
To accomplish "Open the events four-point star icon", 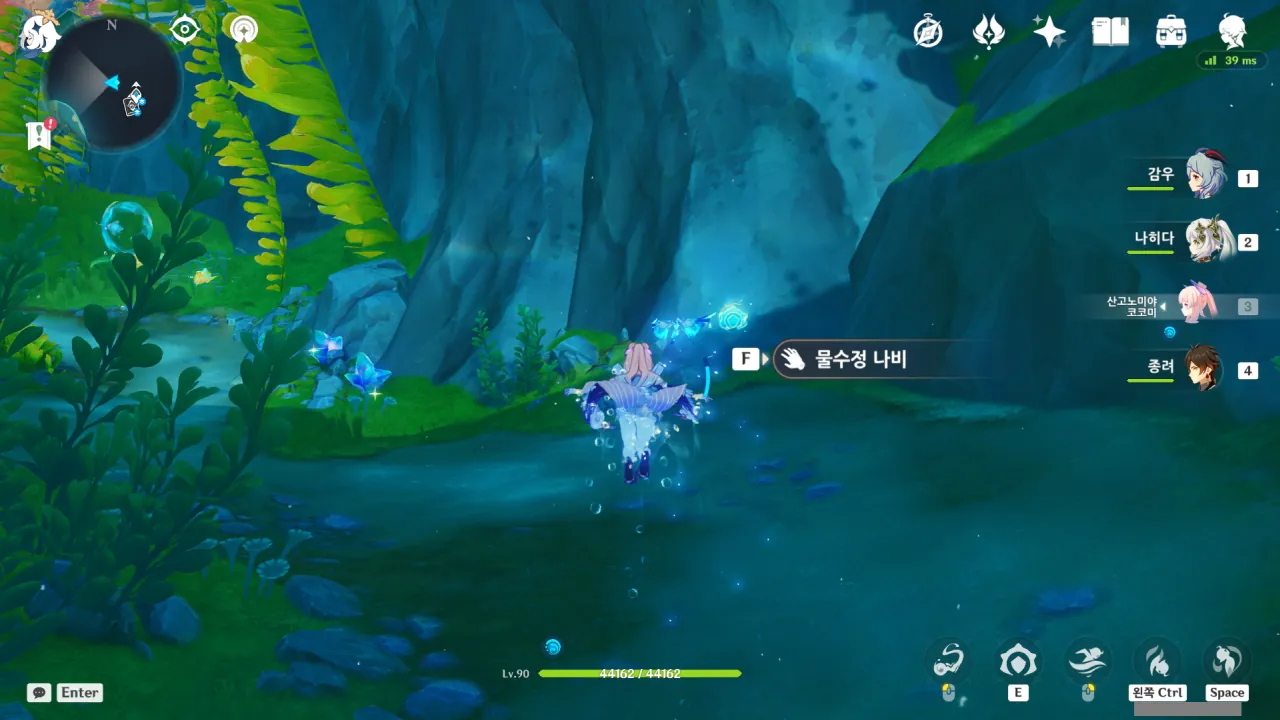I will [x=989, y=32].
